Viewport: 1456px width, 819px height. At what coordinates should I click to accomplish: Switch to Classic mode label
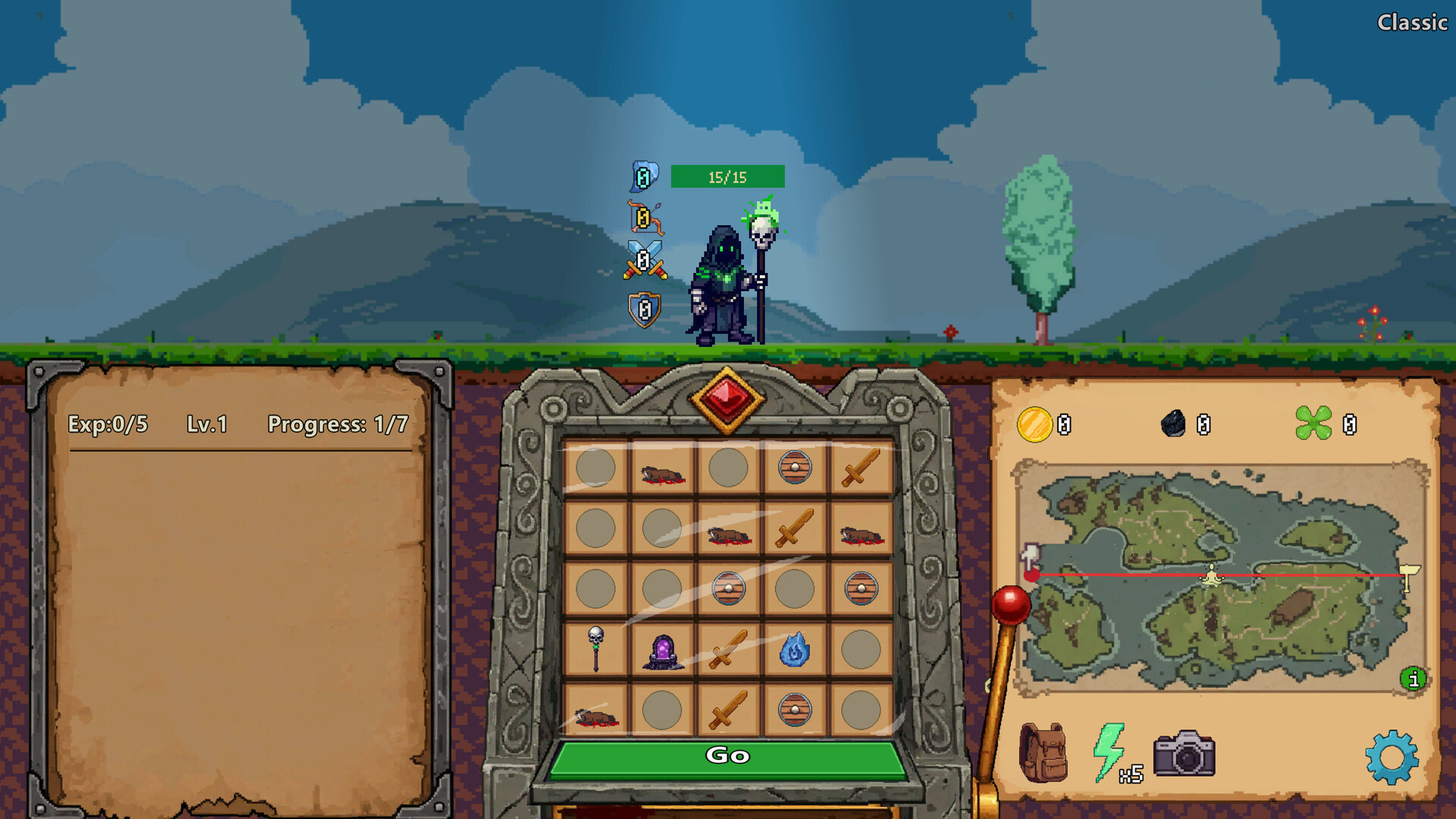1412,23
